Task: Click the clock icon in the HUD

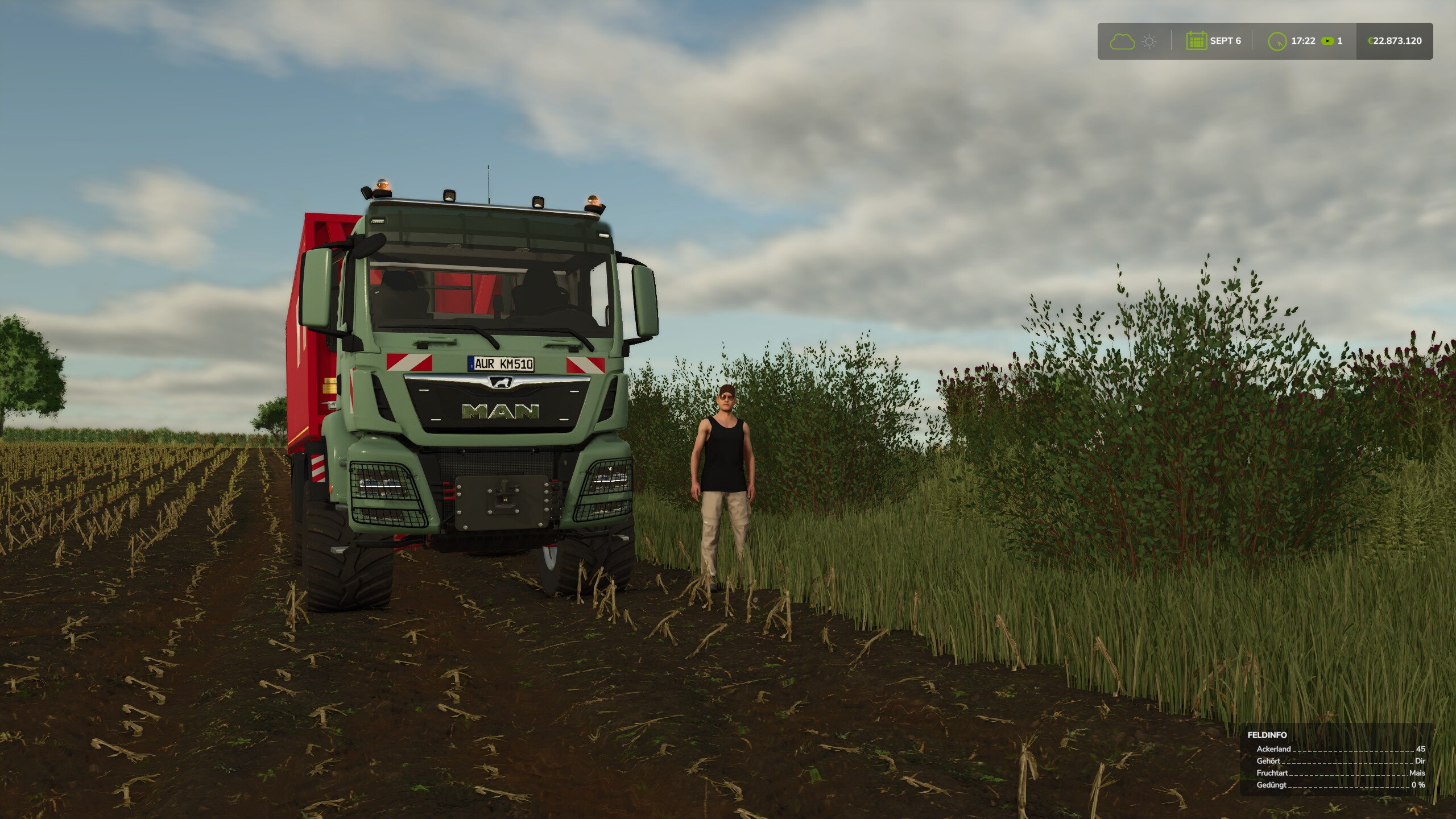Action: pyautogui.click(x=1277, y=42)
